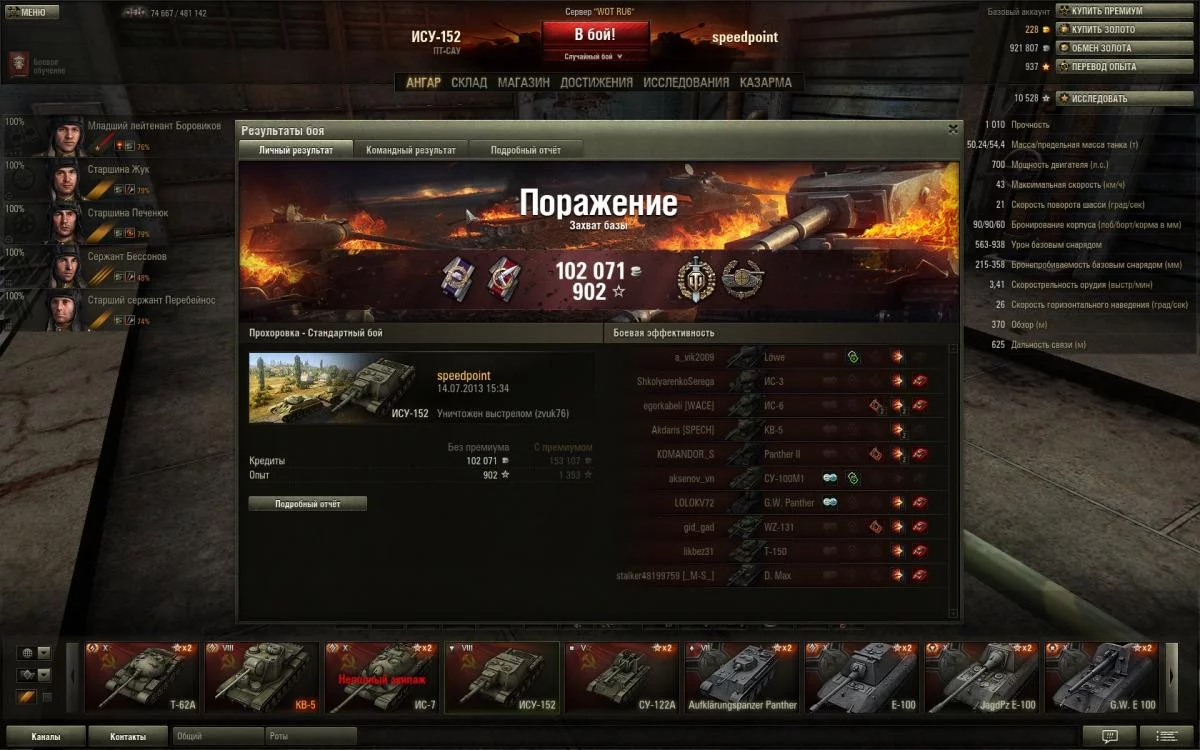Screen dimensions: 1200x750
Task: Open the Каналы chat button
Action: pyautogui.click(x=44, y=737)
